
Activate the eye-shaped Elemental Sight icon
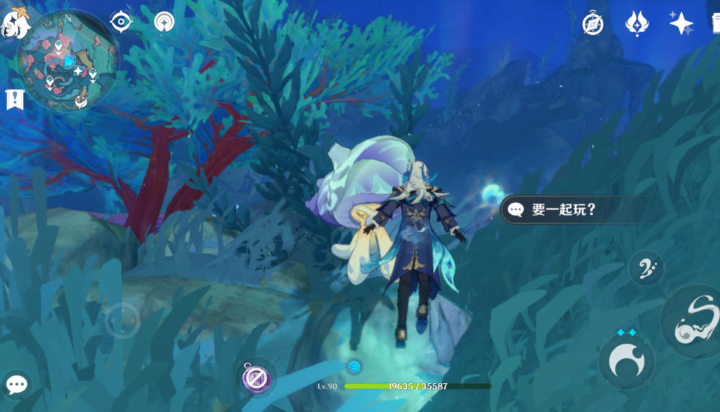tap(121, 21)
